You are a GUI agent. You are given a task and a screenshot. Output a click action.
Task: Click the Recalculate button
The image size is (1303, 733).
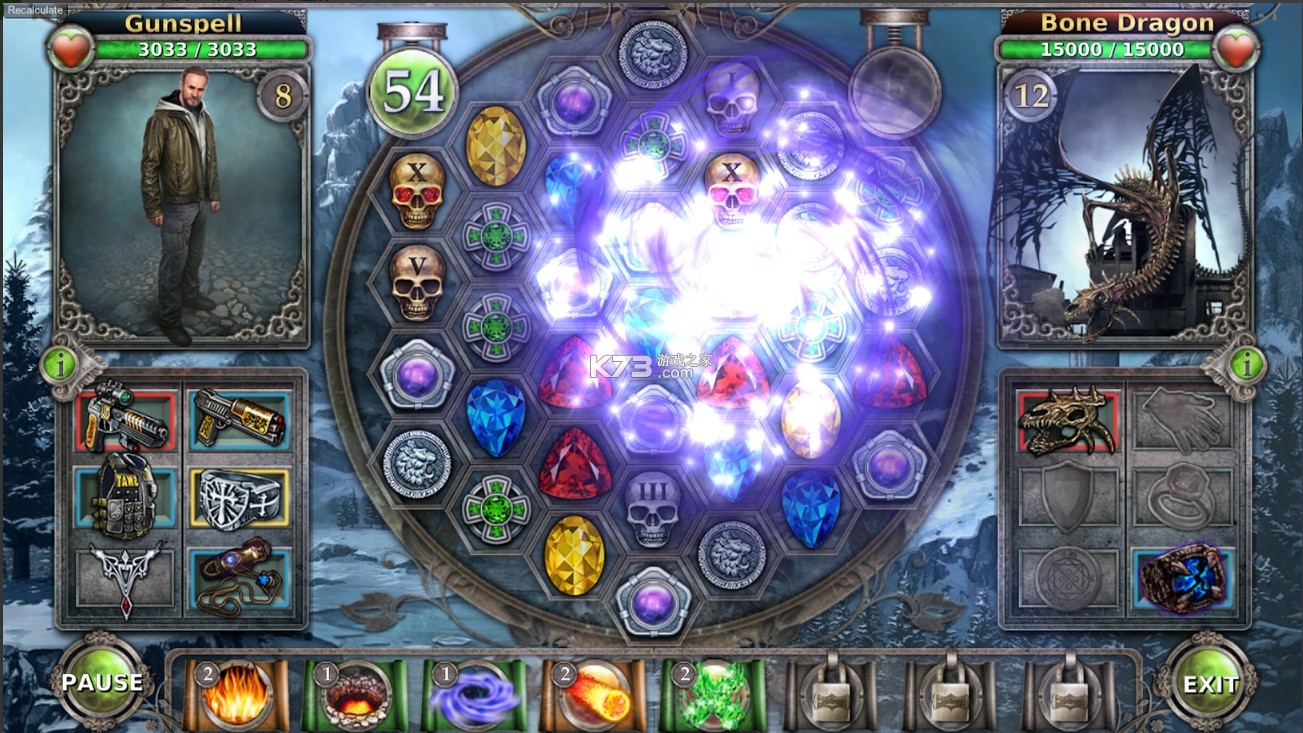click(33, 10)
